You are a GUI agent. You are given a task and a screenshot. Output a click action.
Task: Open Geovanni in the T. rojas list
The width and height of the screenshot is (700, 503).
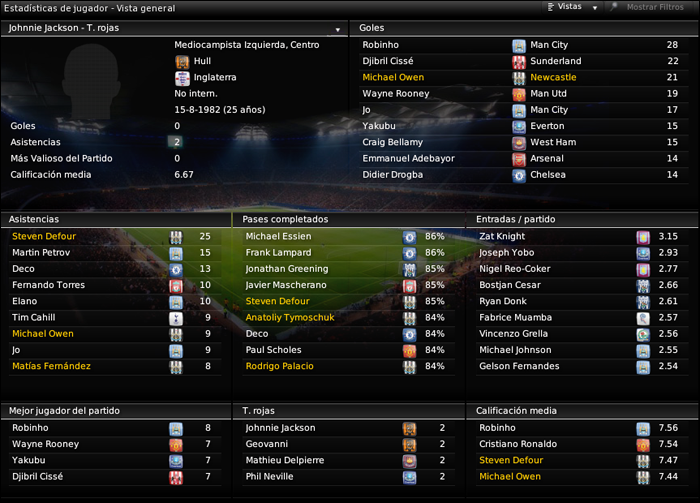(x=267, y=444)
